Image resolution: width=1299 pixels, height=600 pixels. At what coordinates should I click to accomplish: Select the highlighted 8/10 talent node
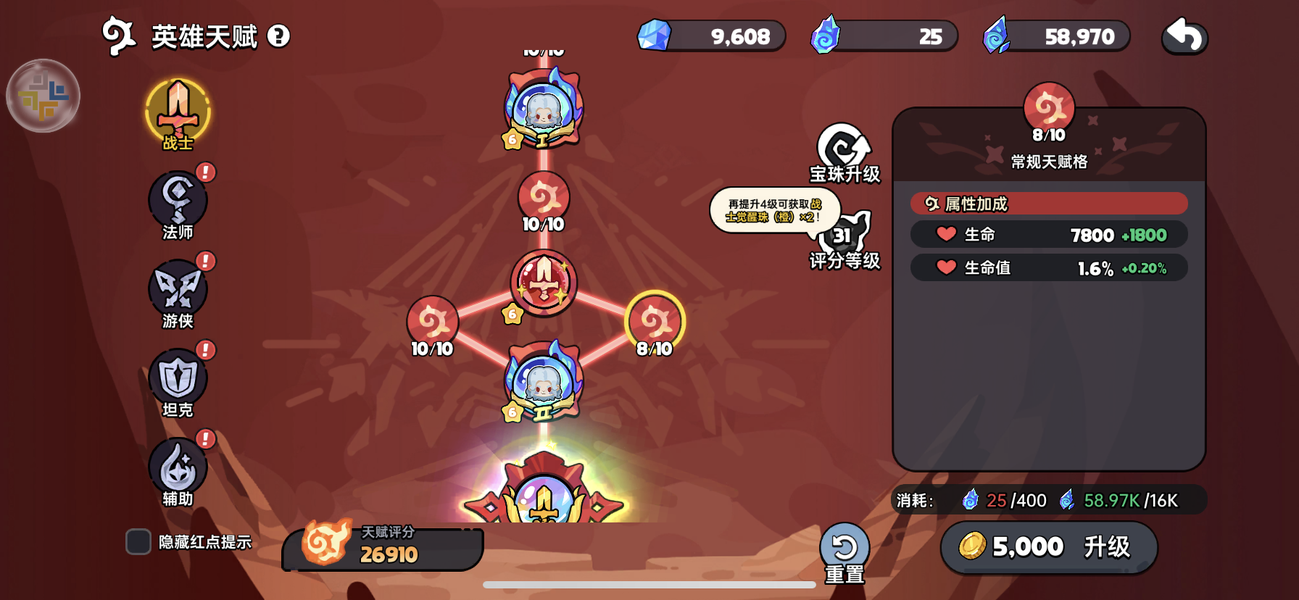point(654,320)
